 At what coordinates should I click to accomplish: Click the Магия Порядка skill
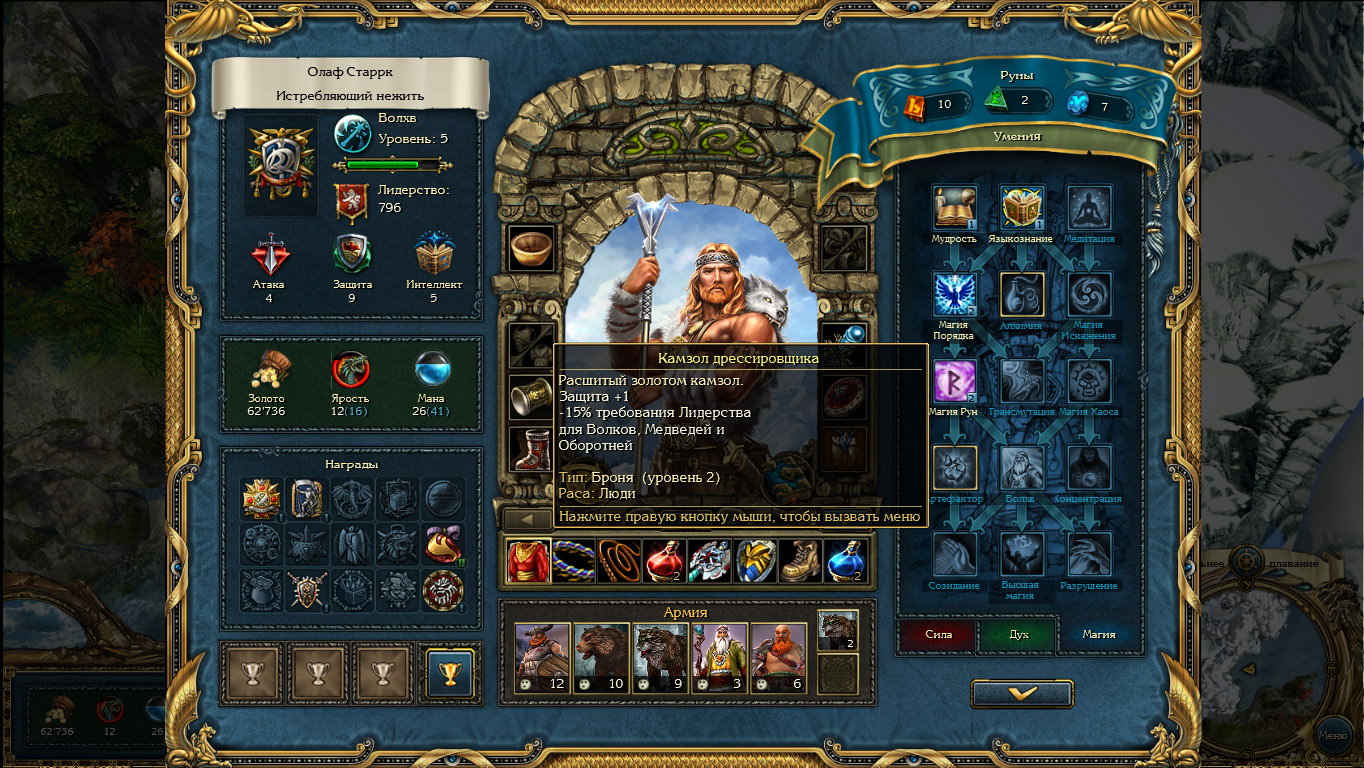pyautogui.click(x=954, y=295)
